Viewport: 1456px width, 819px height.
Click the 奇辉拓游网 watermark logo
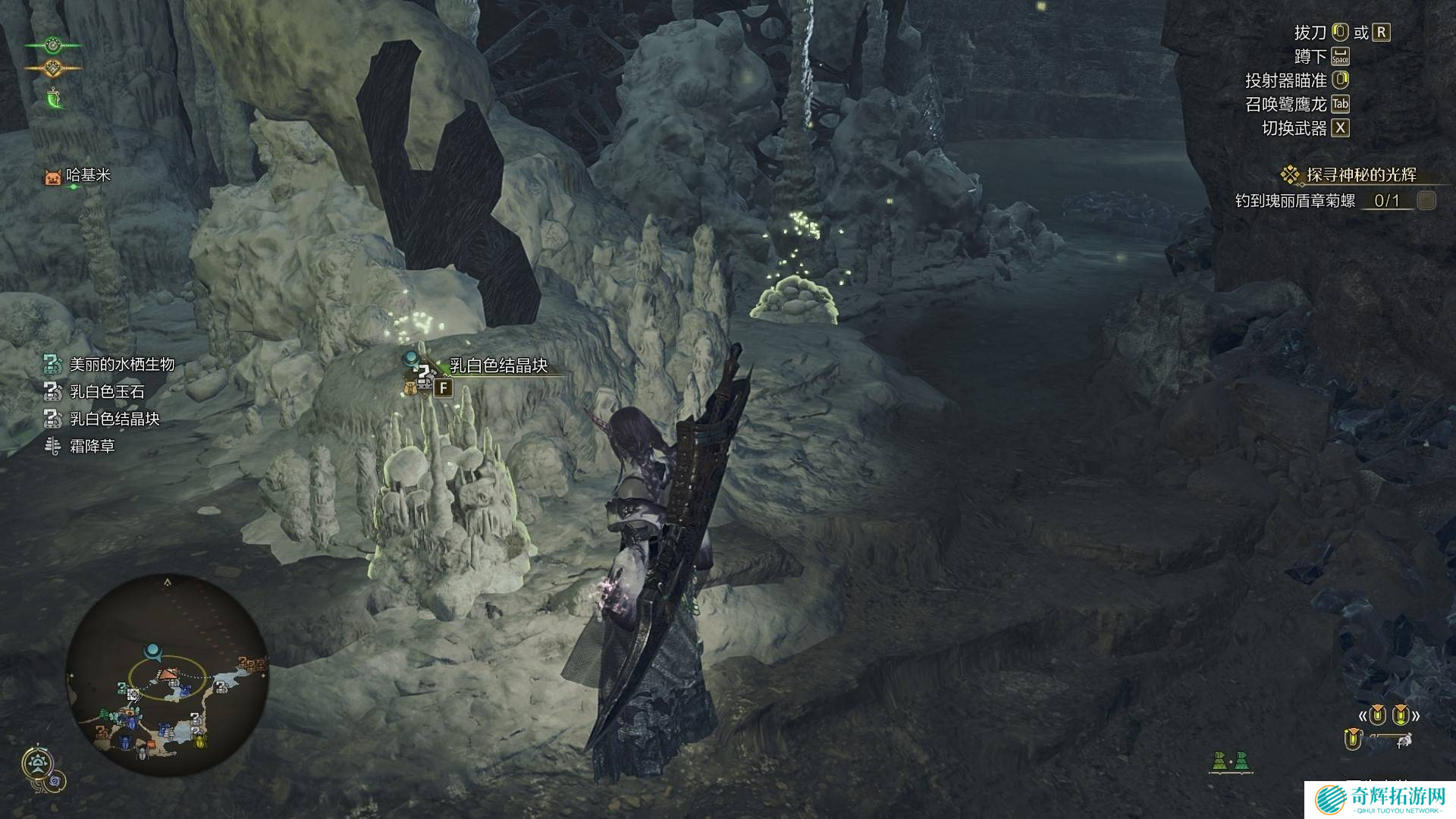pos(1380,799)
